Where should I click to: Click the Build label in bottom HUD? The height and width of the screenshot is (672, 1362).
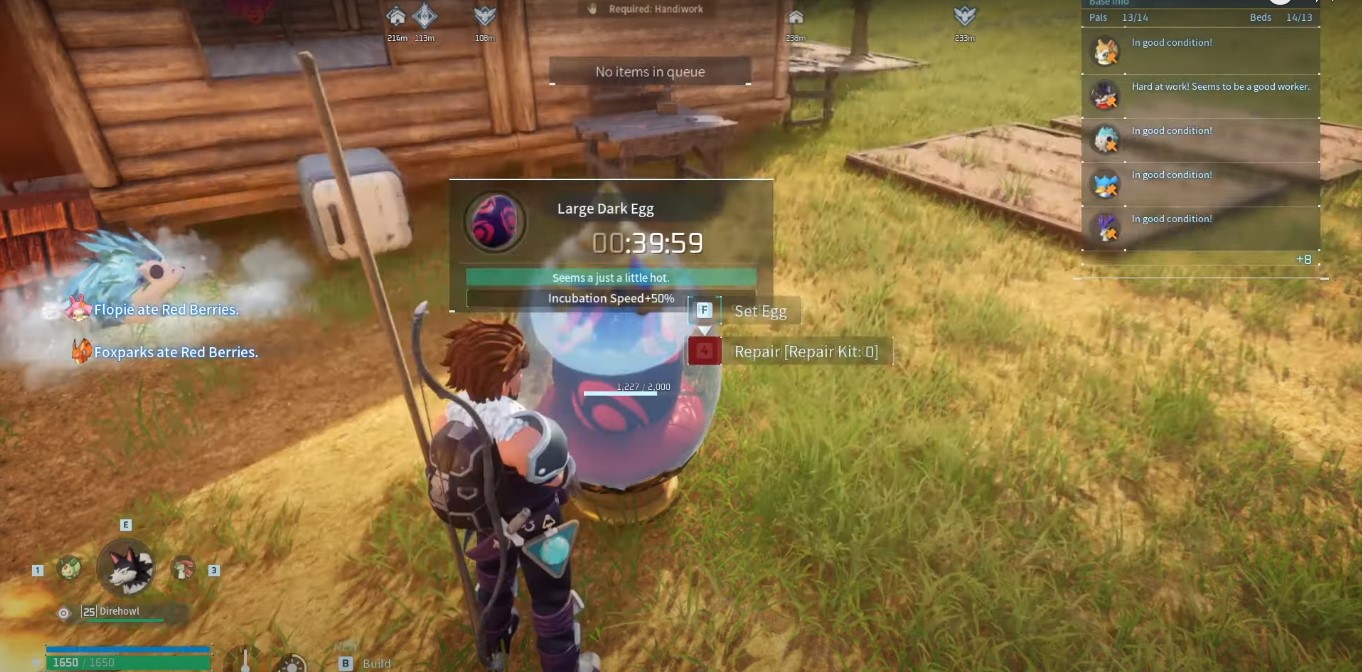coord(376,663)
